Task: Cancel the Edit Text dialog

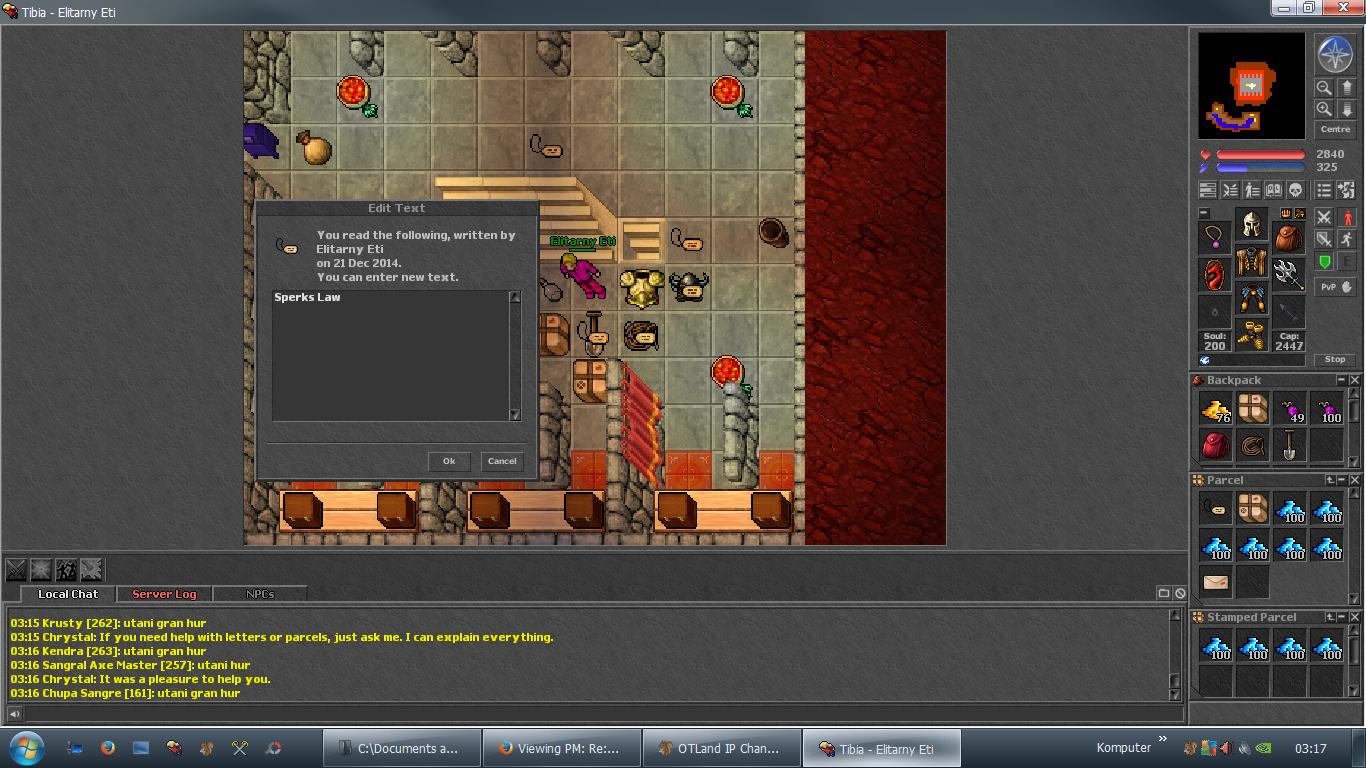Action: (x=501, y=461)
